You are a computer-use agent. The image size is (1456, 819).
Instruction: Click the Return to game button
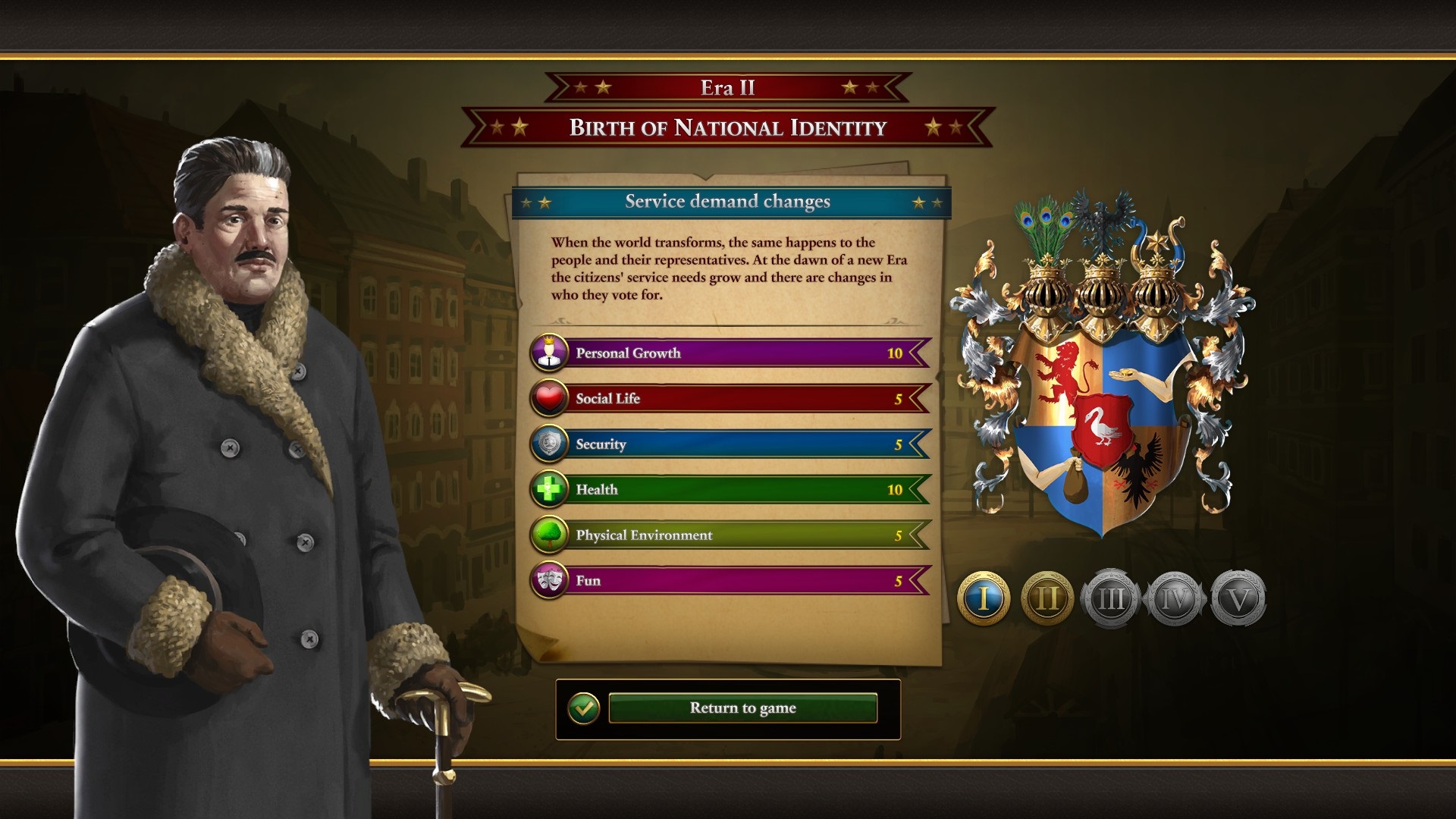(742, 708)
